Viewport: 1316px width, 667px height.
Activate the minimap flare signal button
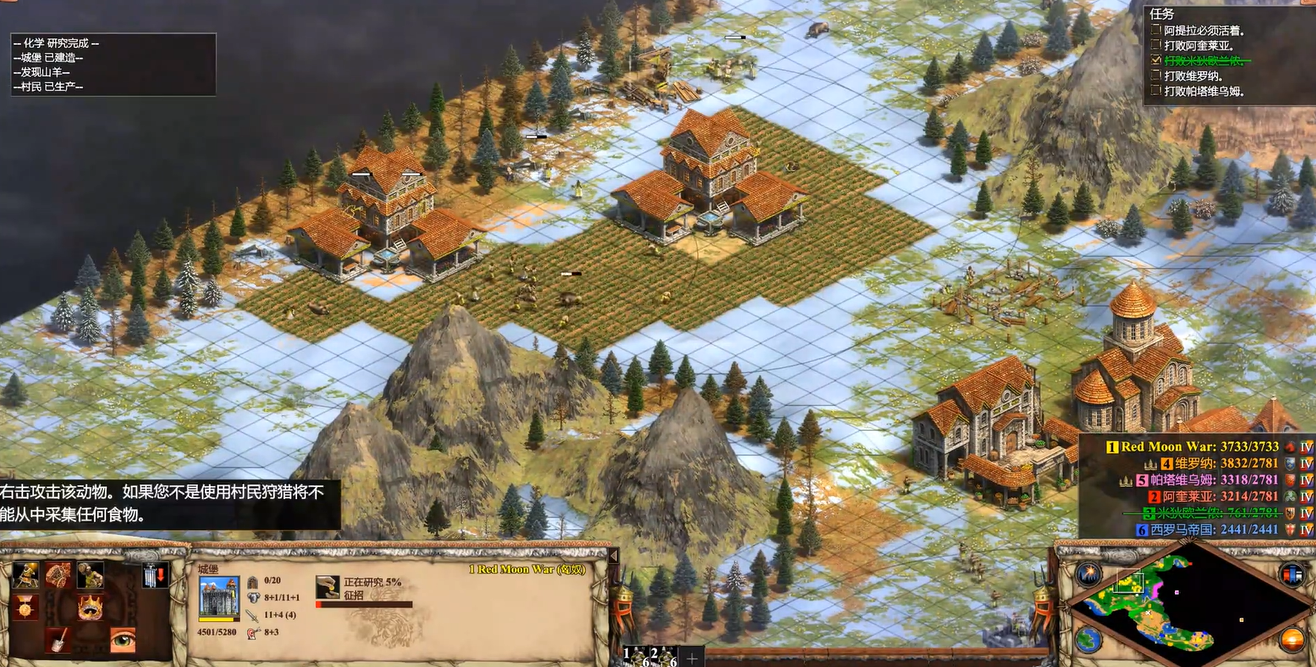click(x=1089, y=574)
